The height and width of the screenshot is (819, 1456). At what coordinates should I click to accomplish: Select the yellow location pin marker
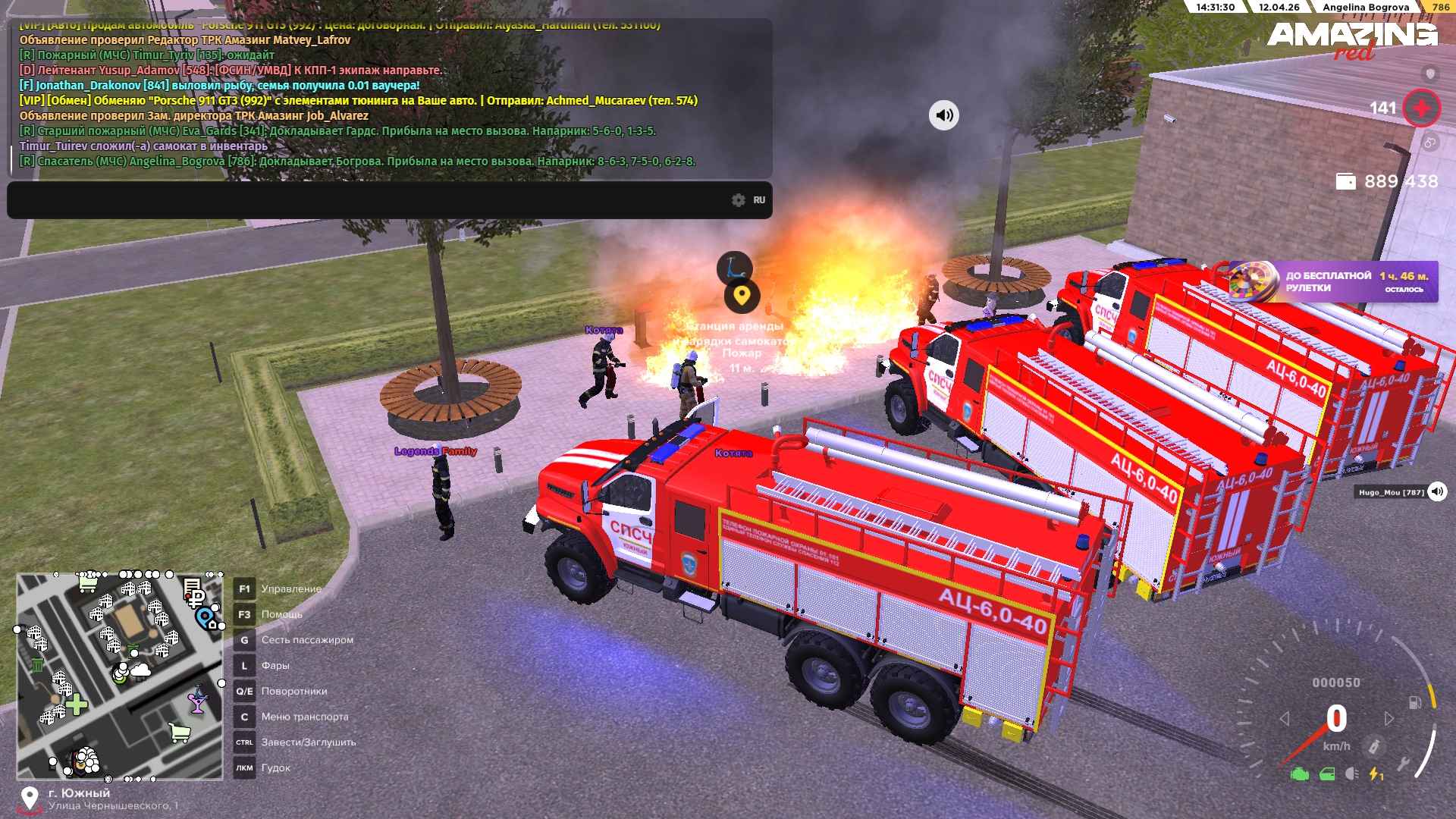(x=742, y=296)
